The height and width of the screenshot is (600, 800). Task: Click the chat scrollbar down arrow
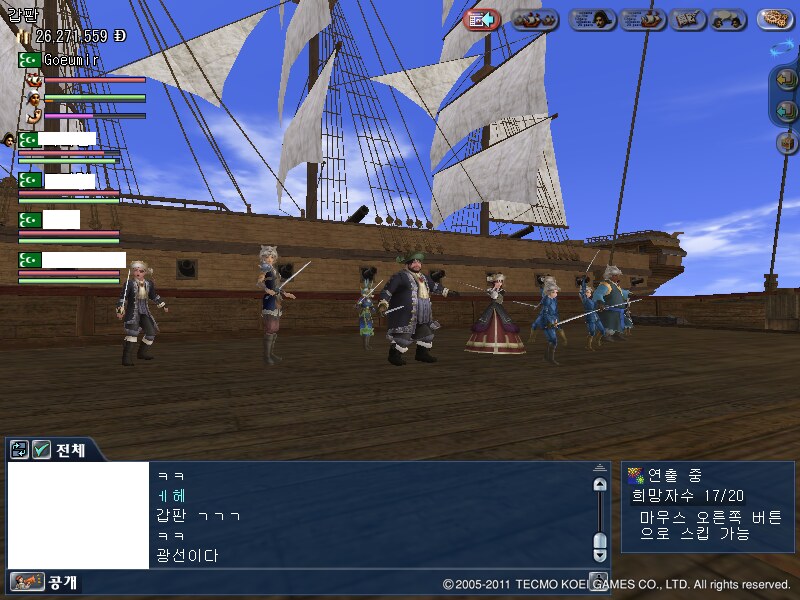pyautogui.click(x=600, y=542)
